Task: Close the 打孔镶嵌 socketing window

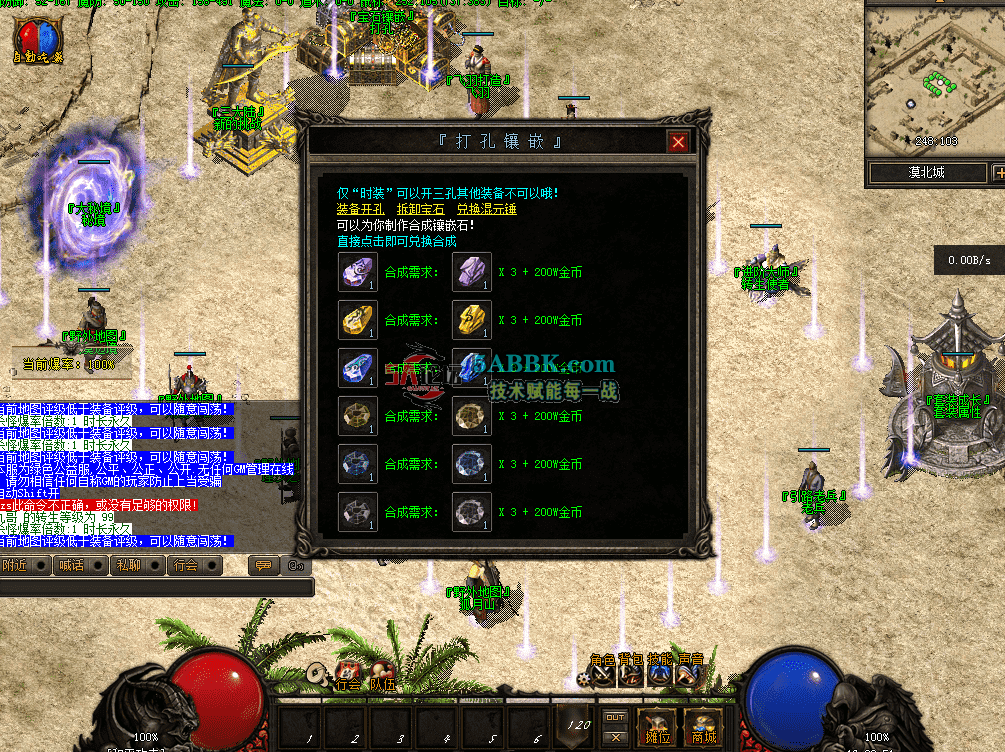Action: coord(678,142)
